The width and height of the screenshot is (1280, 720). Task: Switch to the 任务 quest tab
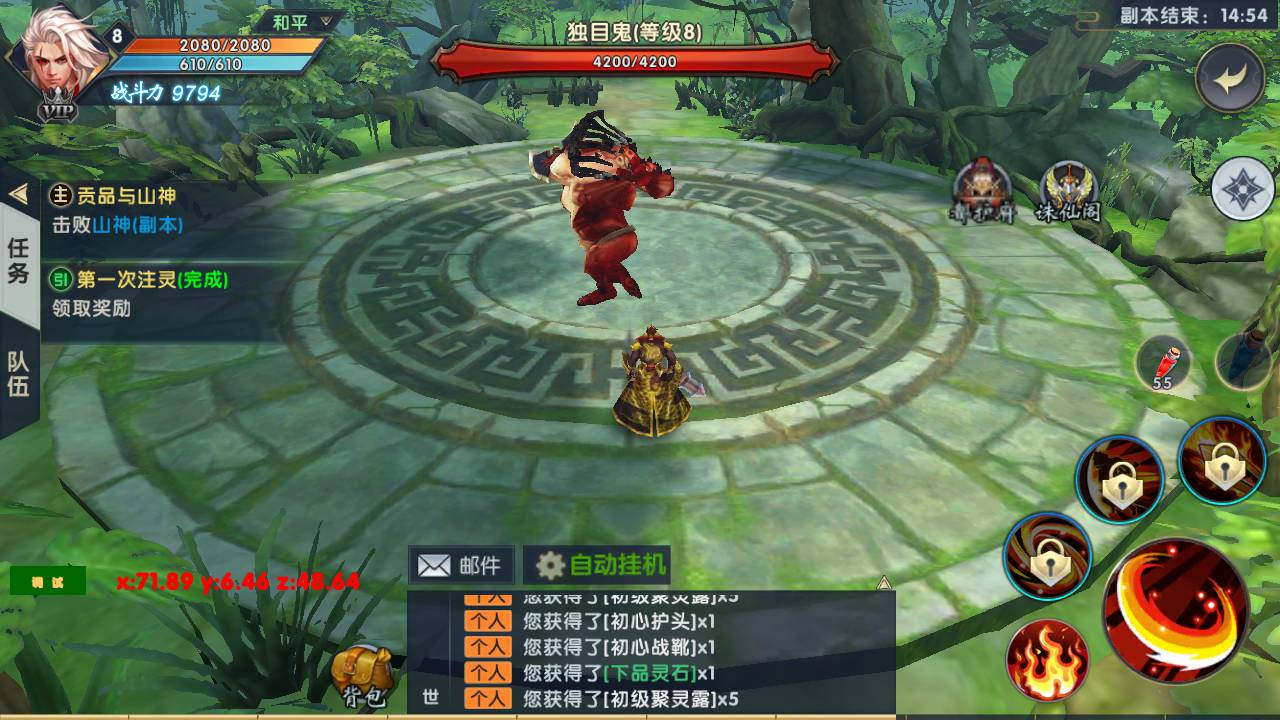(x=19, y=260)
